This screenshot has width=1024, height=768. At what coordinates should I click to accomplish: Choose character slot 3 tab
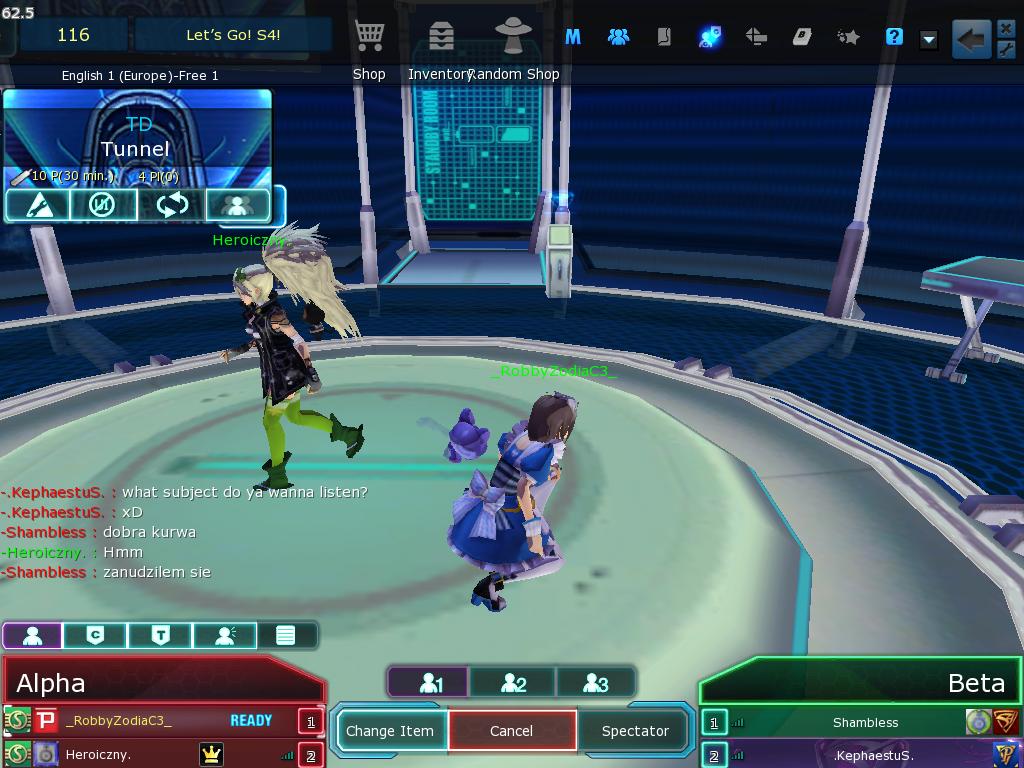[595, 683]
